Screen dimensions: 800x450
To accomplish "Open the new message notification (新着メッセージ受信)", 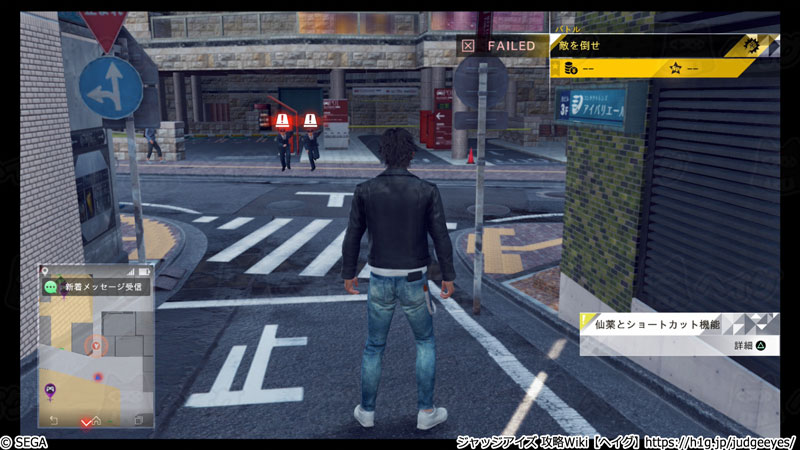I will [x=96, y=287].
